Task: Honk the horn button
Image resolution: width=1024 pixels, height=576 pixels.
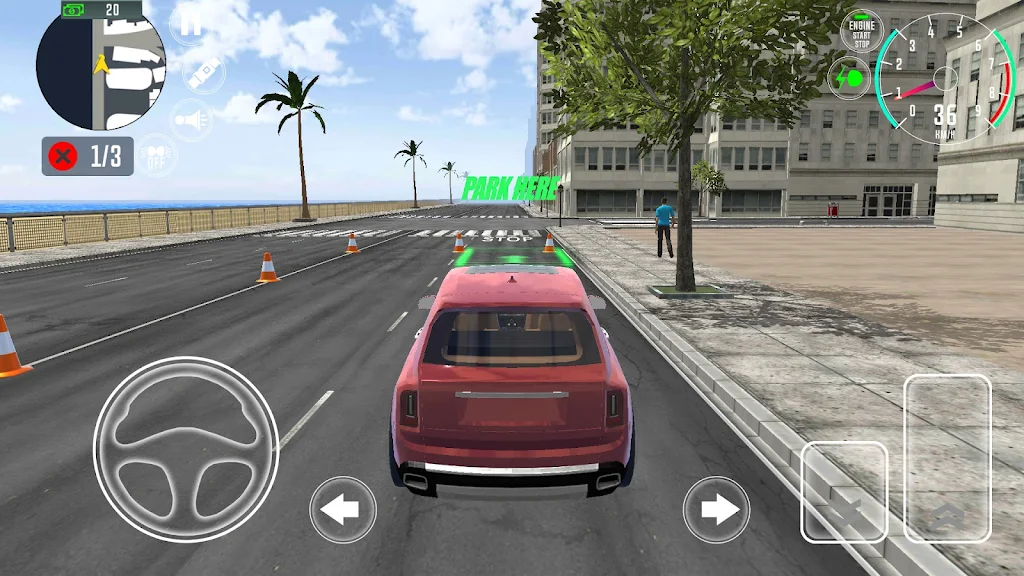Action: coord(191,120)
